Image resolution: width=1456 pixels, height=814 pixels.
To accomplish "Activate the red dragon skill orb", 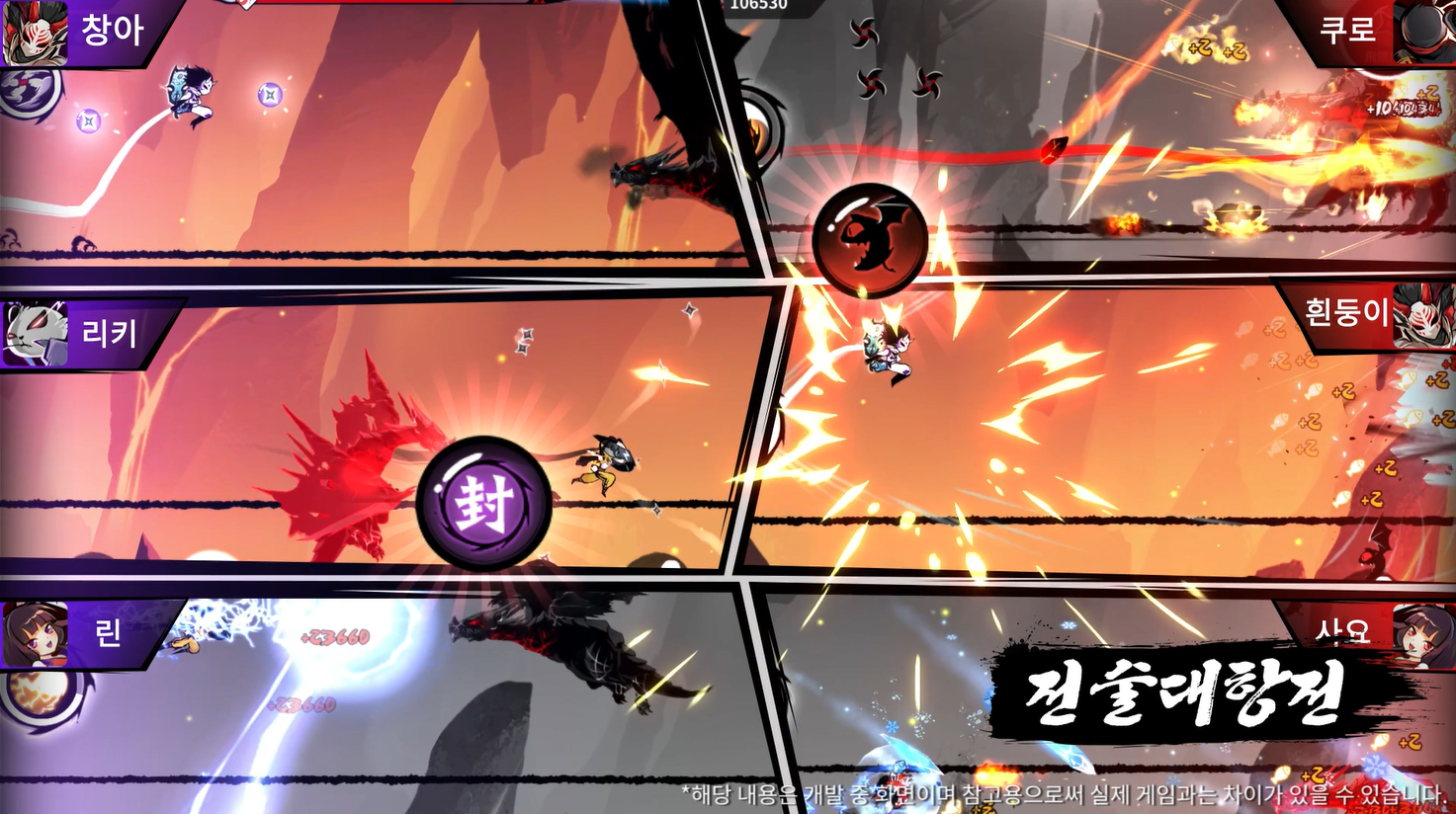I will [x=870, y=240].
